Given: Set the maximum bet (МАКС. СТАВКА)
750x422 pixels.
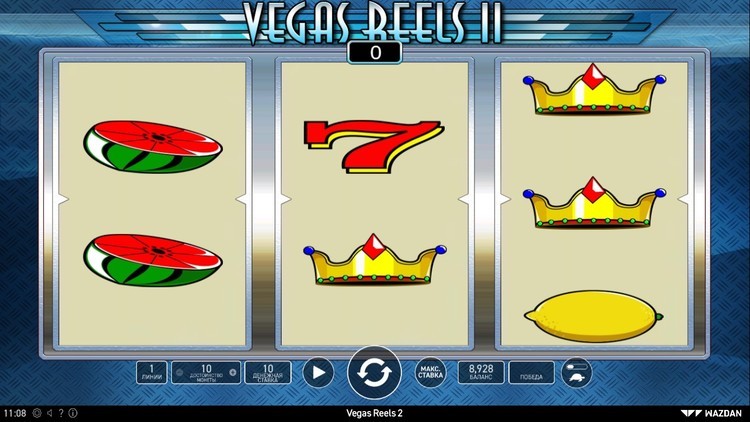Looking at the screenshot, I should (430, 373).
